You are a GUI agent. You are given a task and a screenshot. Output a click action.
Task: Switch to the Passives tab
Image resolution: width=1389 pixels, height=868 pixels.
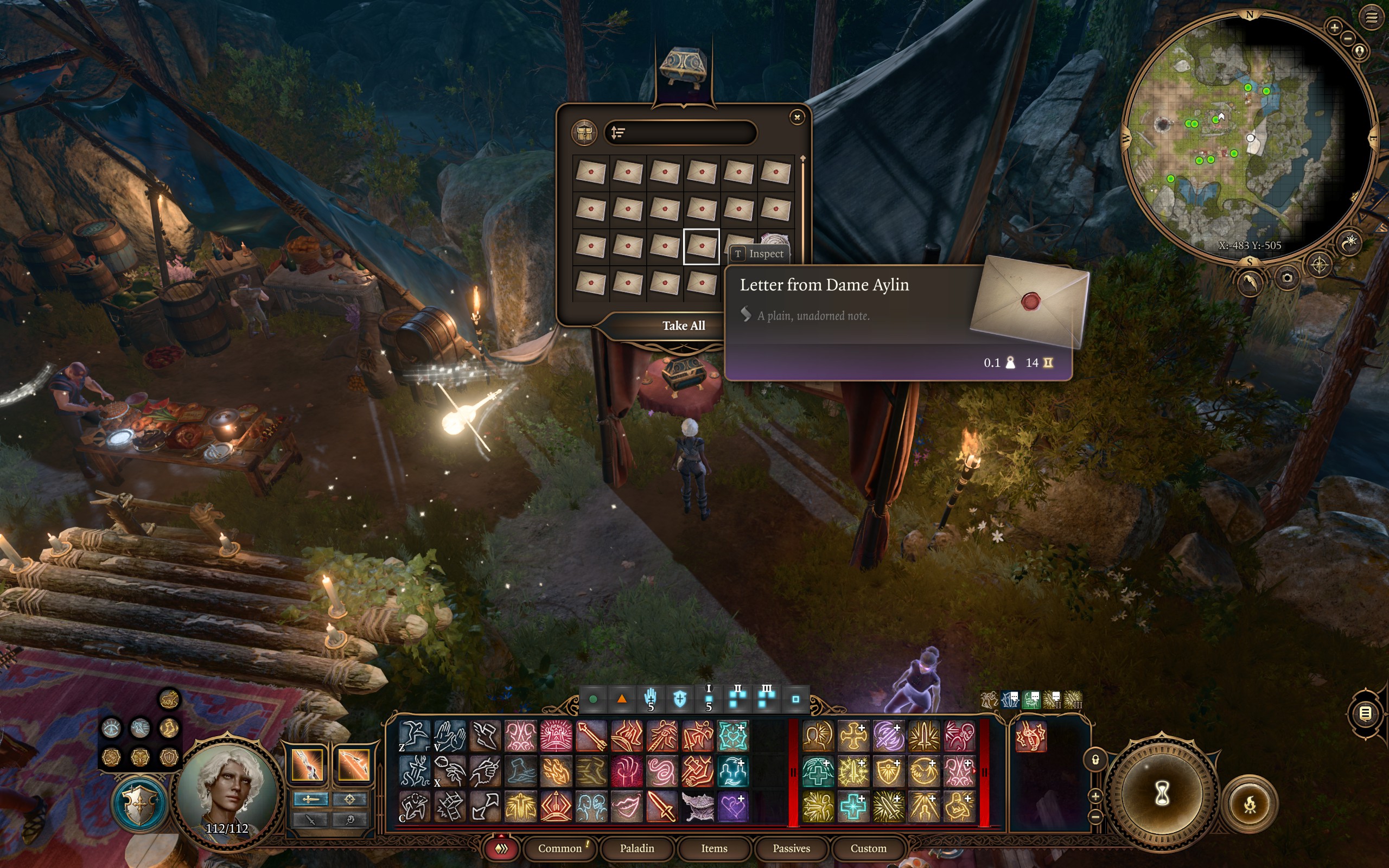click(791, 848)
